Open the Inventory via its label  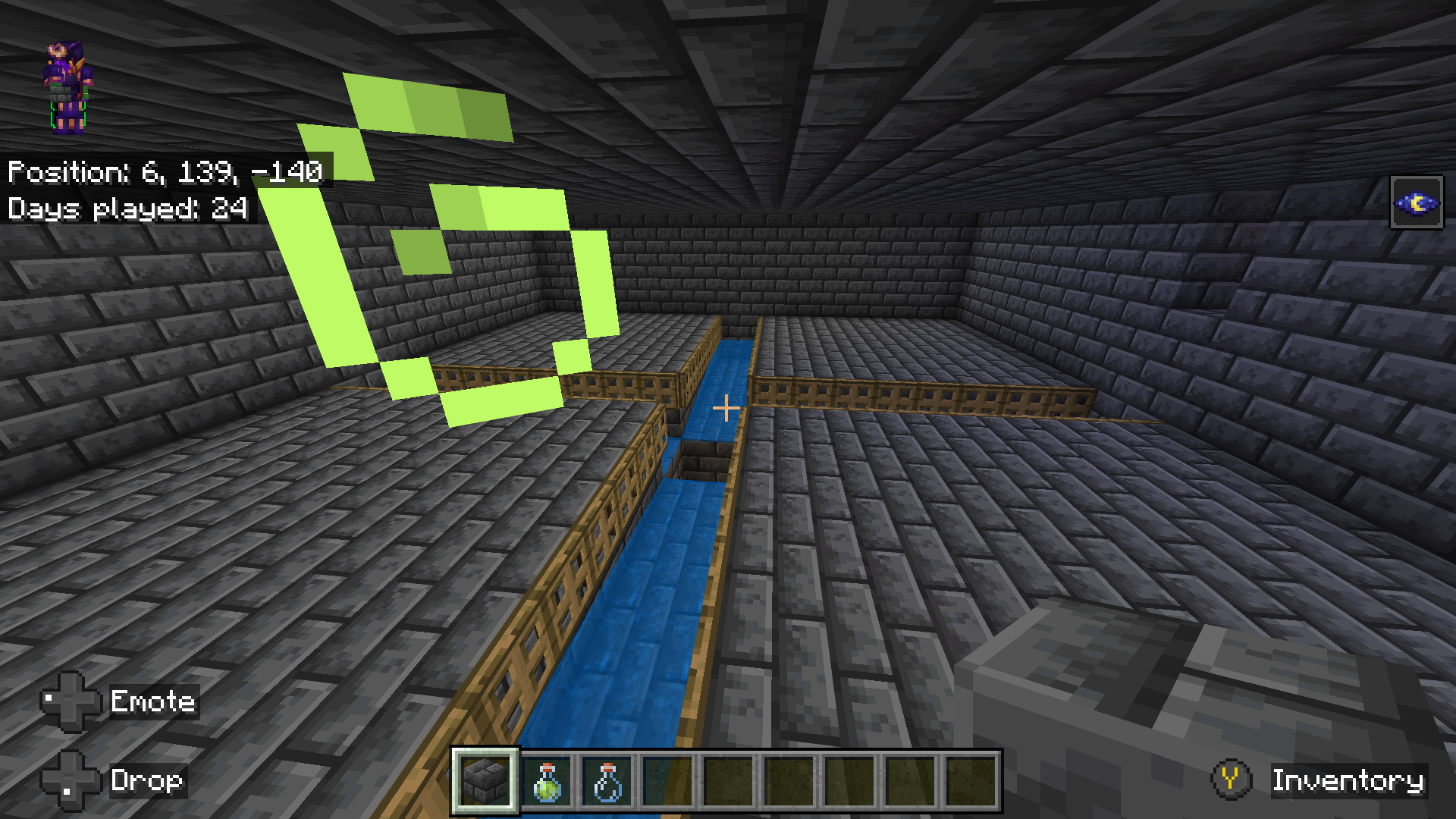tap(1348, 780)
